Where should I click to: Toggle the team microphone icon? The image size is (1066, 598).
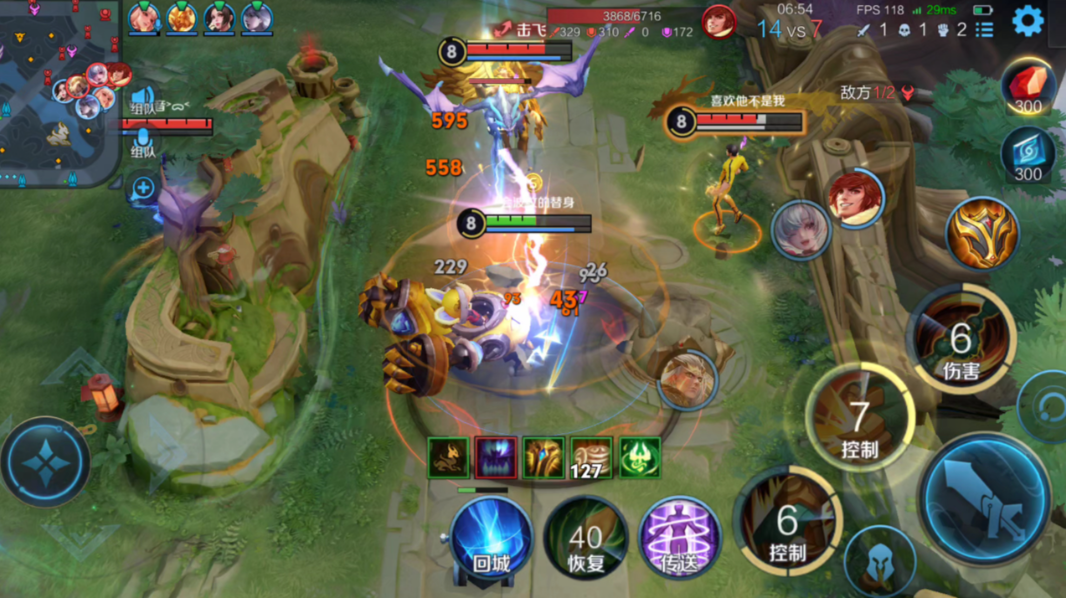point(142,136)
